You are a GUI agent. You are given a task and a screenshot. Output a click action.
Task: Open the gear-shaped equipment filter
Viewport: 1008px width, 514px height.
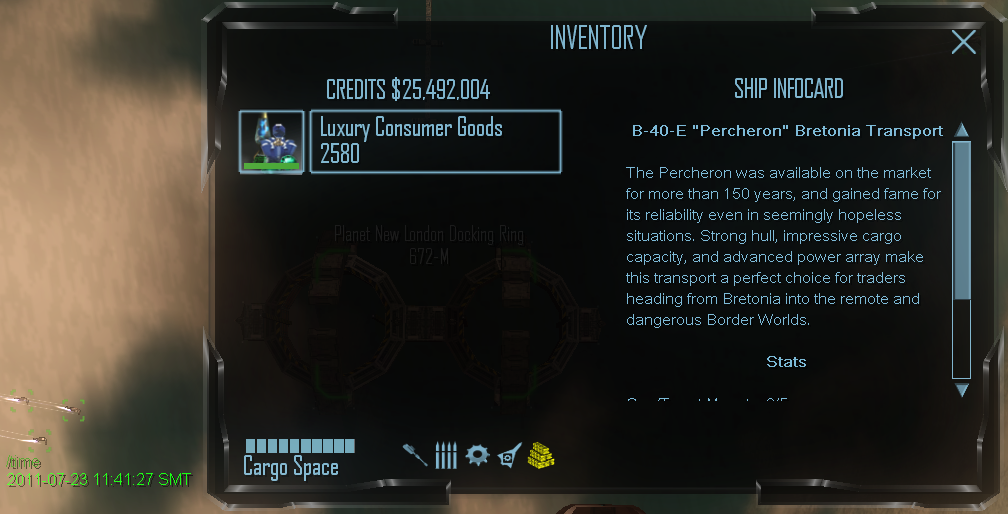tap(478, 455)
